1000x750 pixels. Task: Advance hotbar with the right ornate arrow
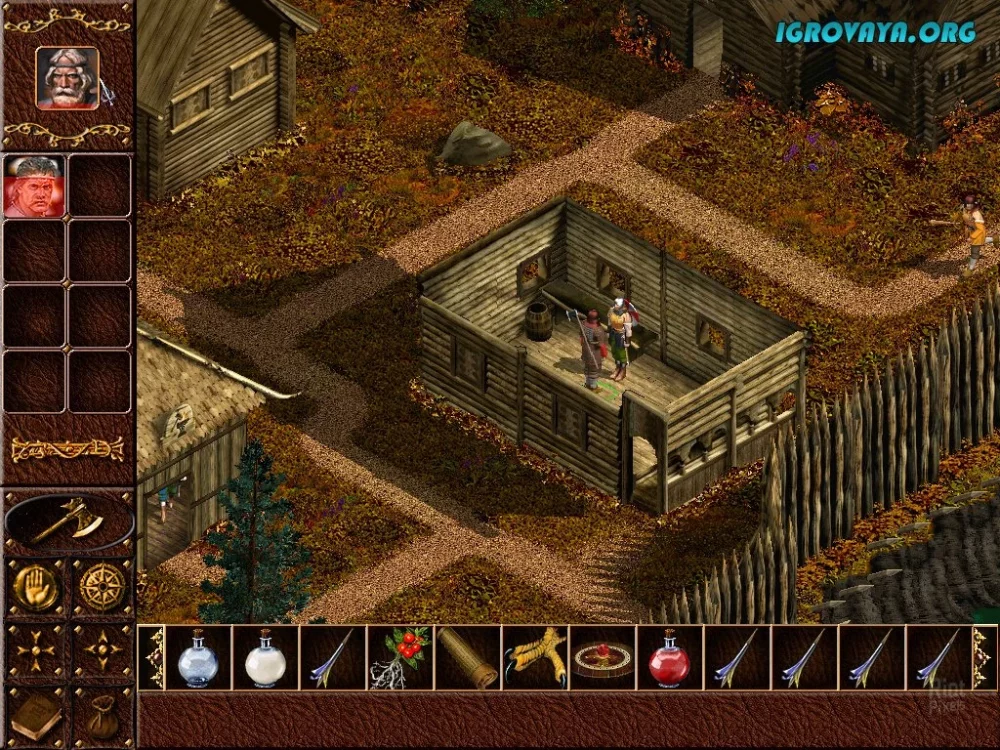(984, 658)
